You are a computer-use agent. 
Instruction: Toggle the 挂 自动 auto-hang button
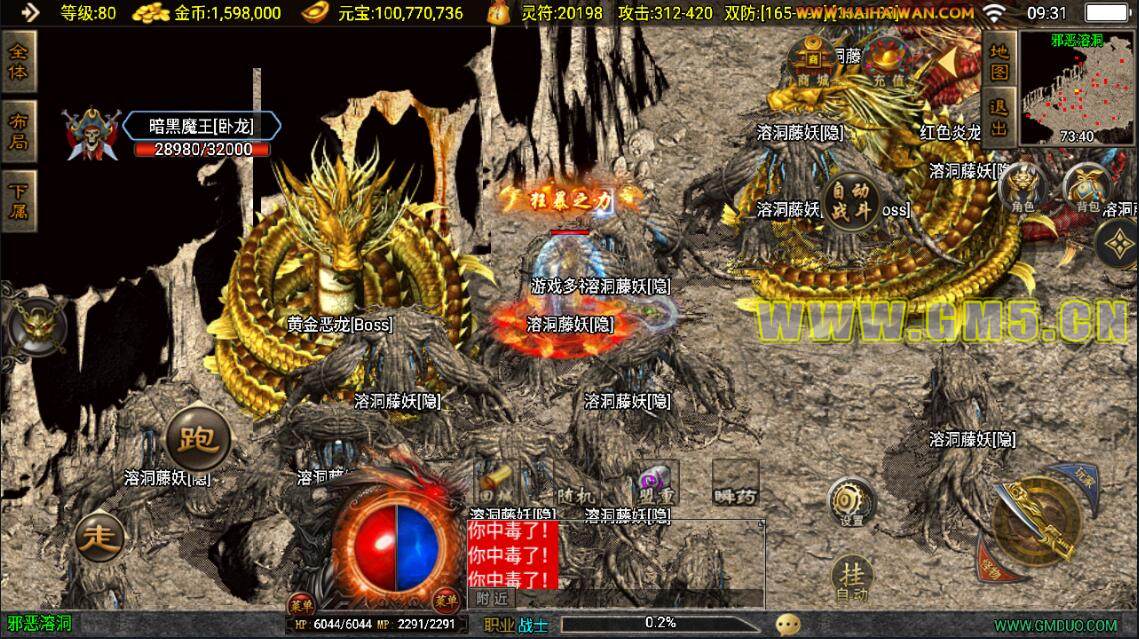pyautogui.click(x=852, y=577)
